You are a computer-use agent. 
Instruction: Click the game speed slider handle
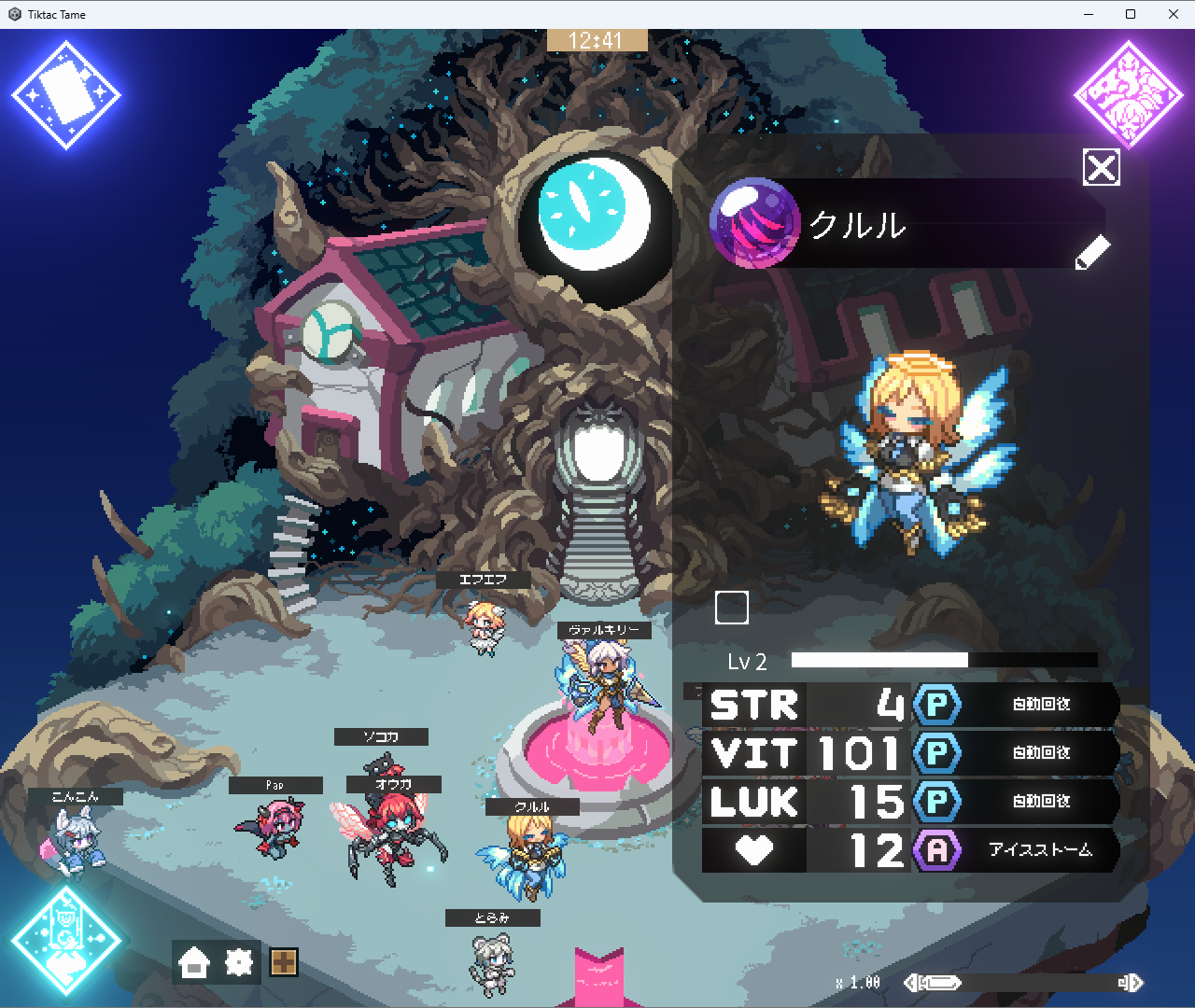[x=941, y=983]
